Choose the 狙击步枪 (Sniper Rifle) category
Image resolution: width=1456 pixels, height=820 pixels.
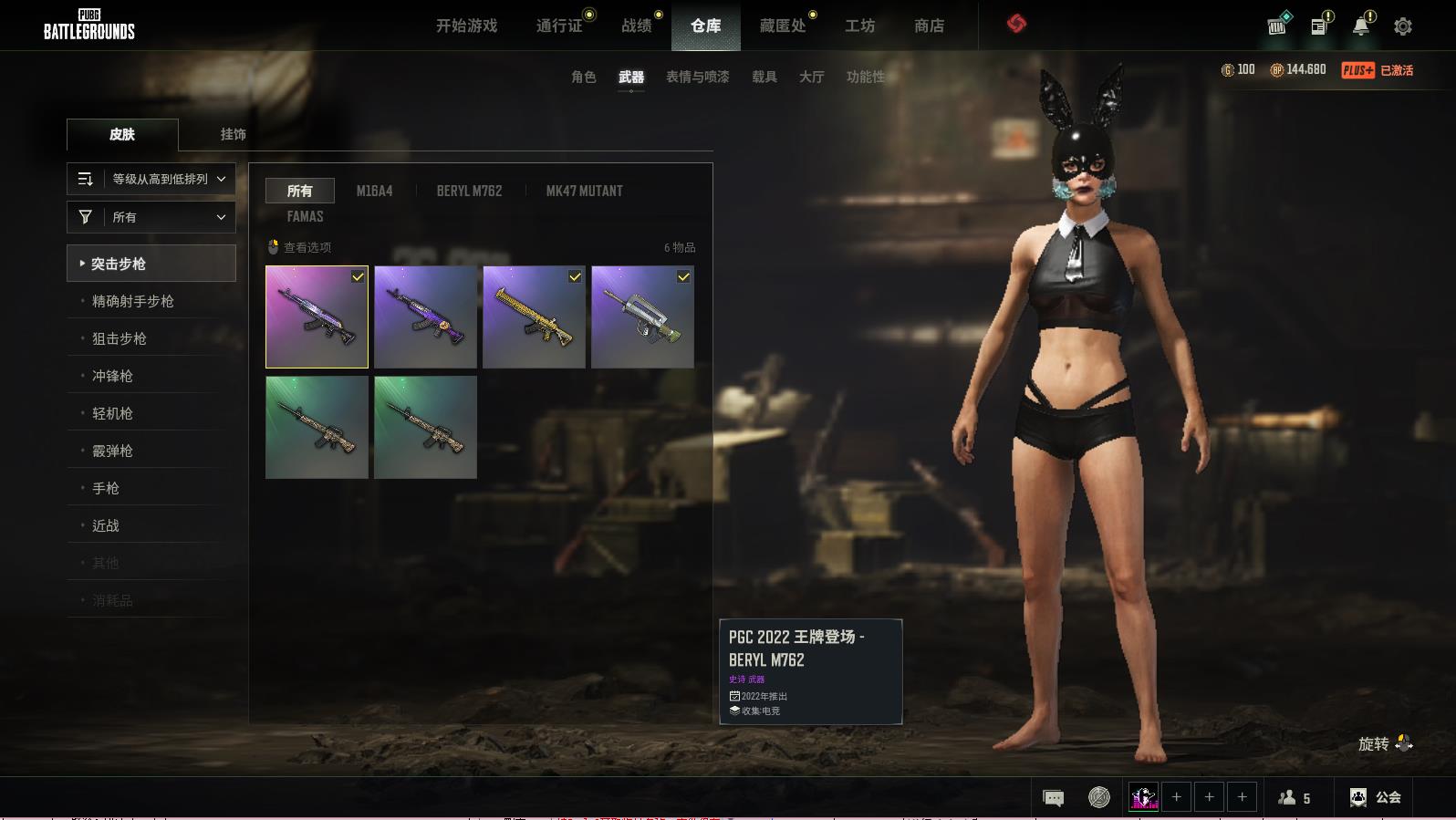(119, 338)
